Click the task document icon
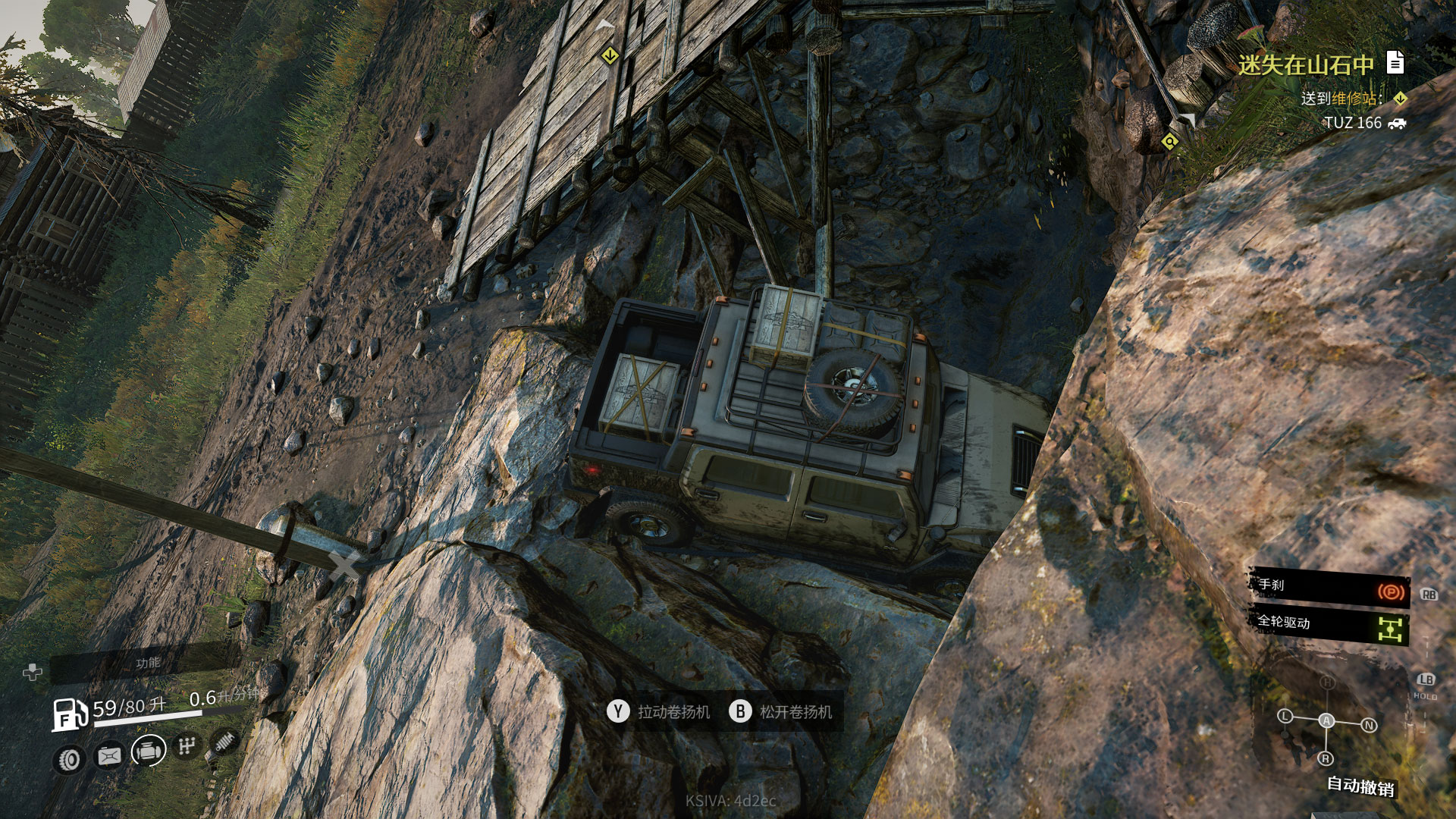The image size is (1456, 819). [1395, 62]
